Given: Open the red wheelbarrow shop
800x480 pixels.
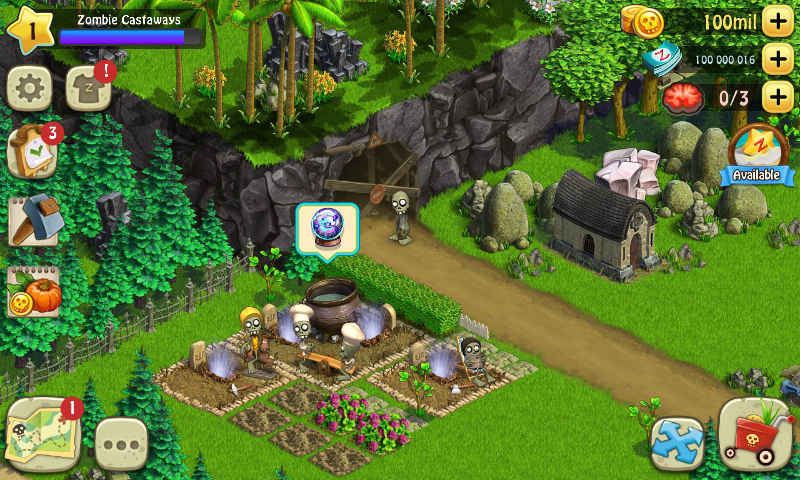Looking at the screenshot, I should 755,434.
